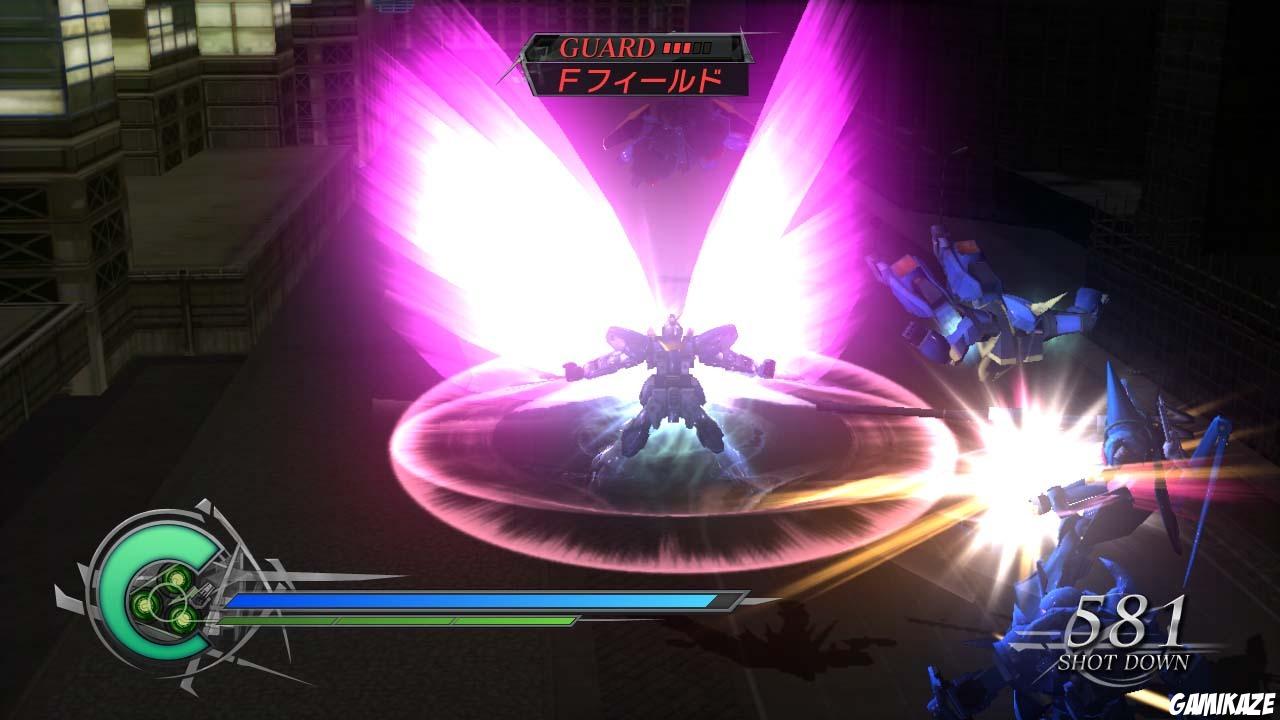Select the GUARD header label
The width and height of the screenshot is (1280, 720).
[x=608, y=45]
